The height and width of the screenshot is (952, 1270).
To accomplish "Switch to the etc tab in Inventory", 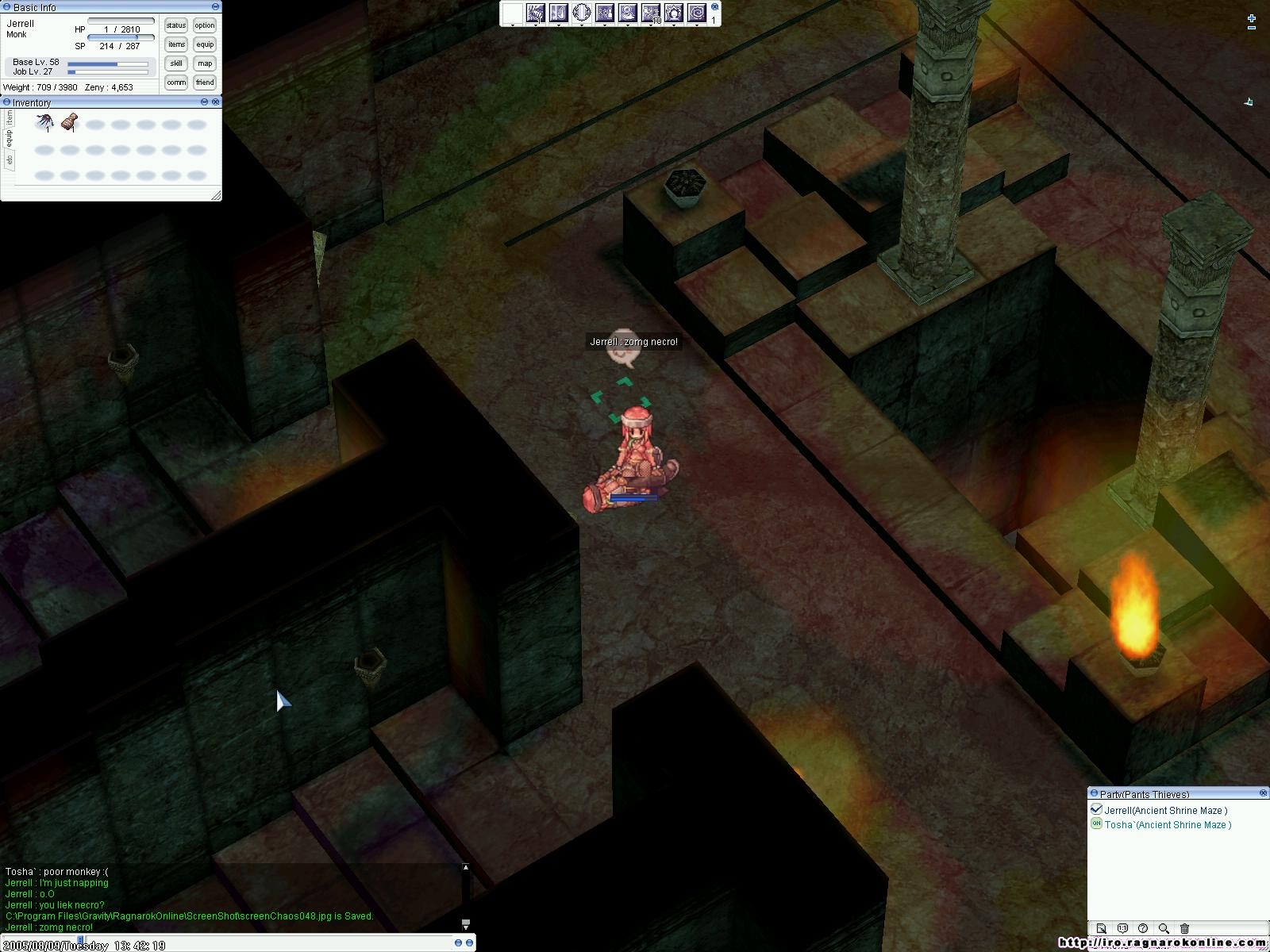I will tap(9, 159).
